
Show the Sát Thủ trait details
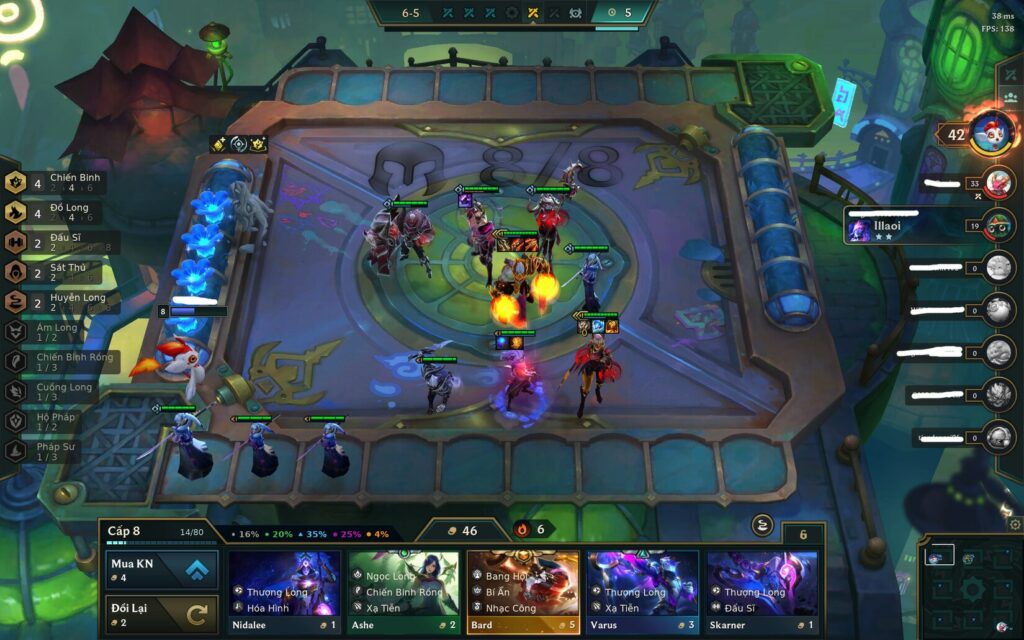tap(60, 272)
